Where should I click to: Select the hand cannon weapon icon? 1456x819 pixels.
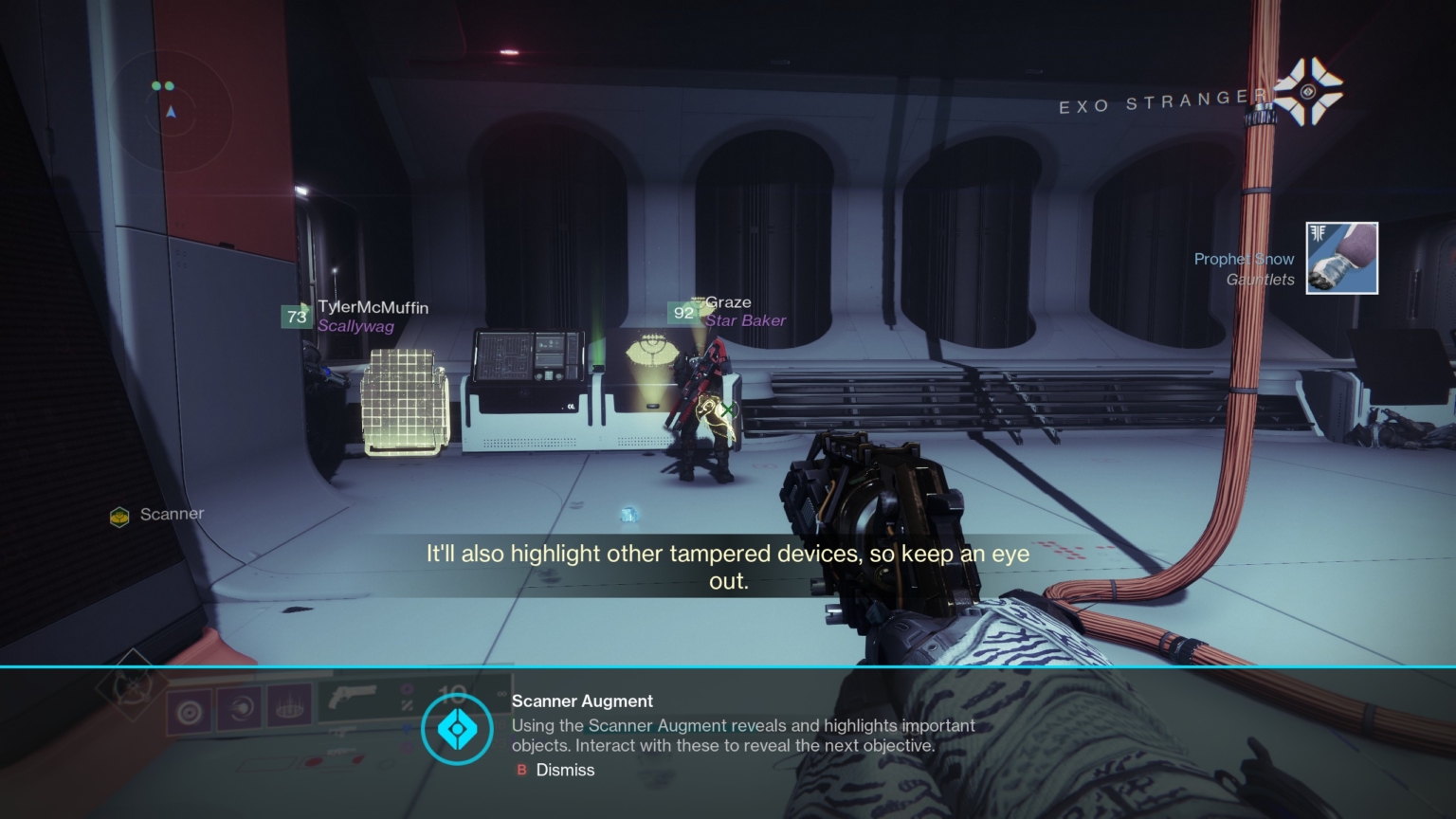[355, 696]
